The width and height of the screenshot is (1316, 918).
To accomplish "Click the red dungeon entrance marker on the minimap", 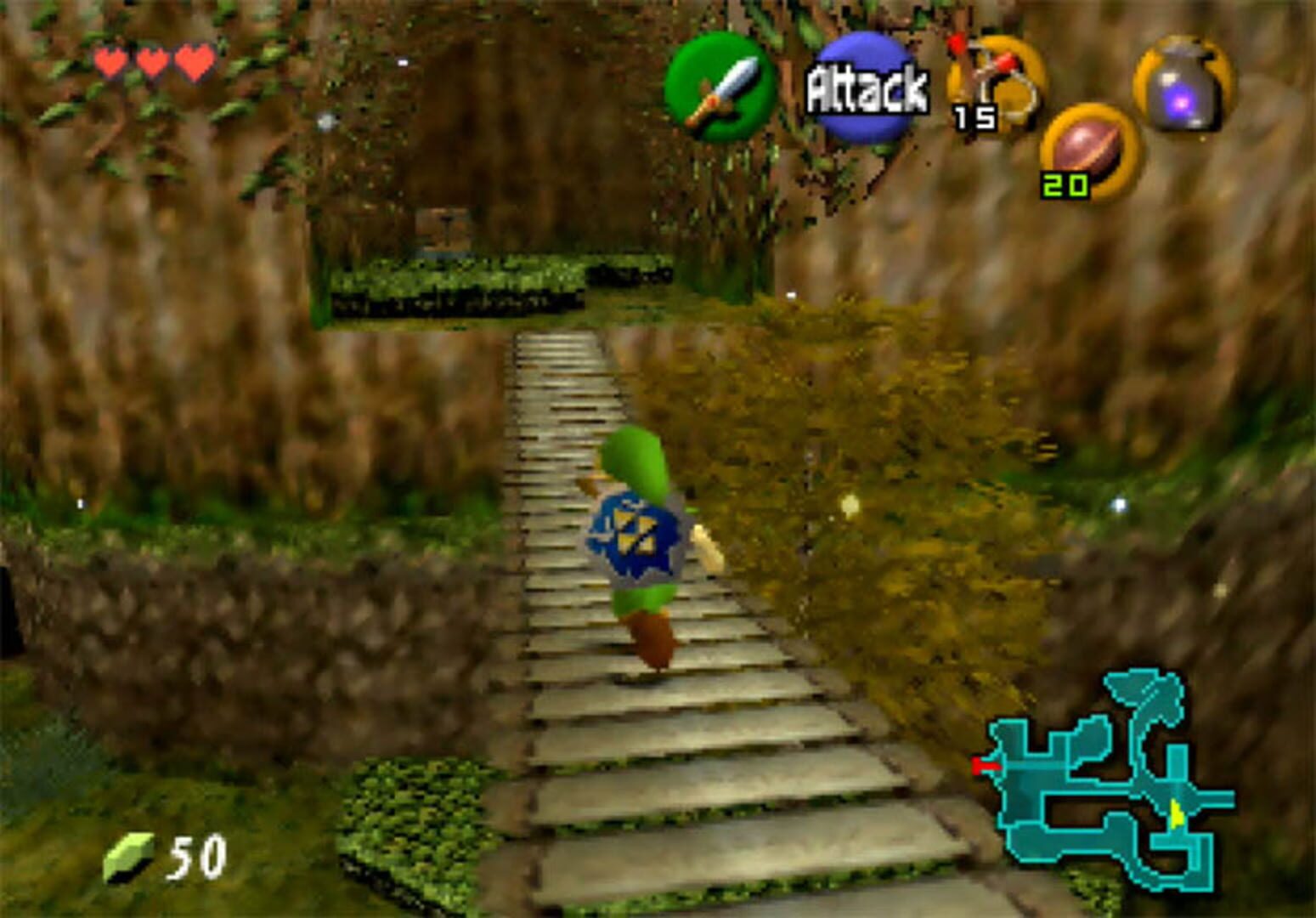I will click(x=986, y=763).
